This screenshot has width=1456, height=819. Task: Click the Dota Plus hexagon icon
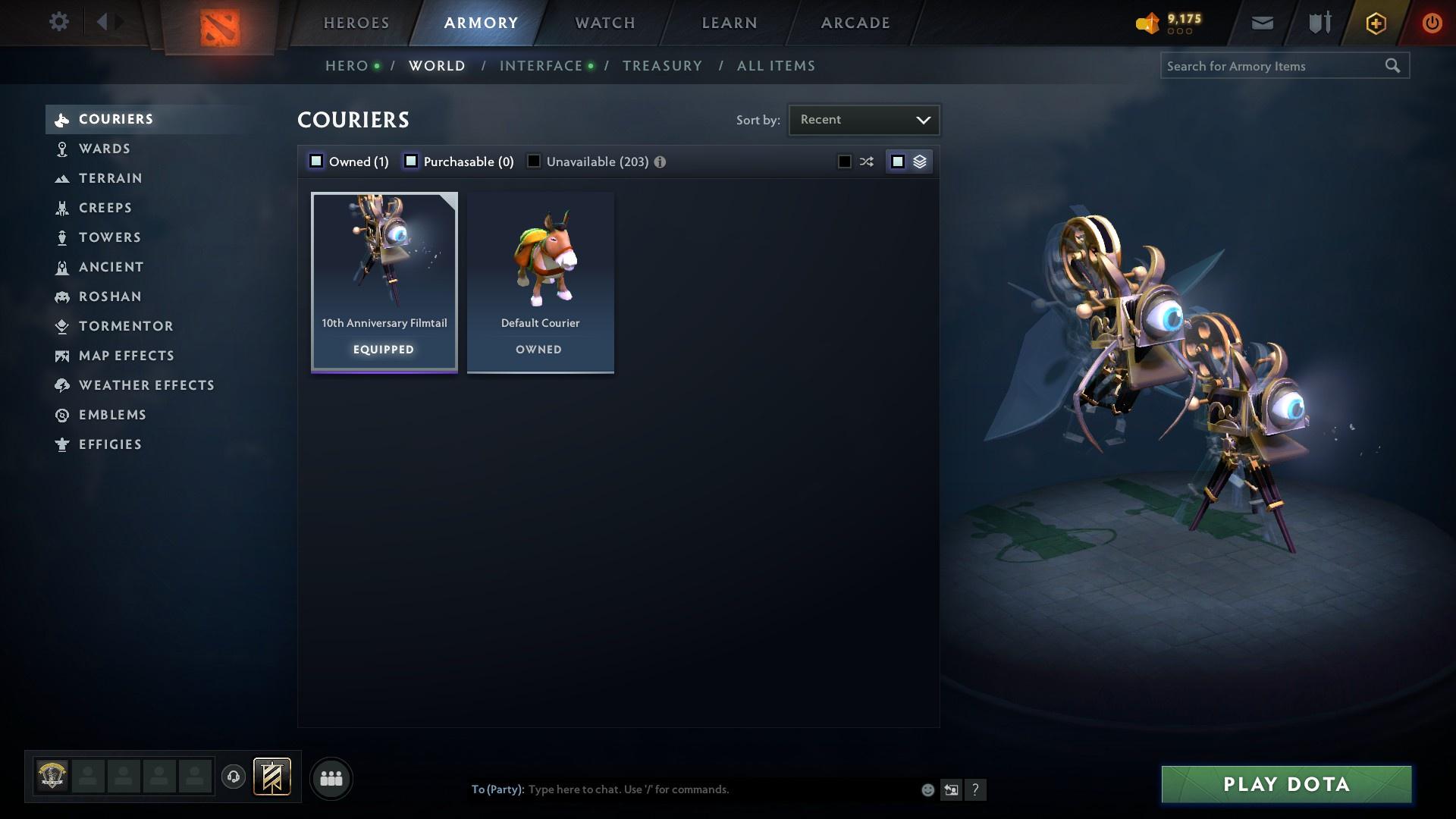pyautogui.click(x=1375, y=22)
